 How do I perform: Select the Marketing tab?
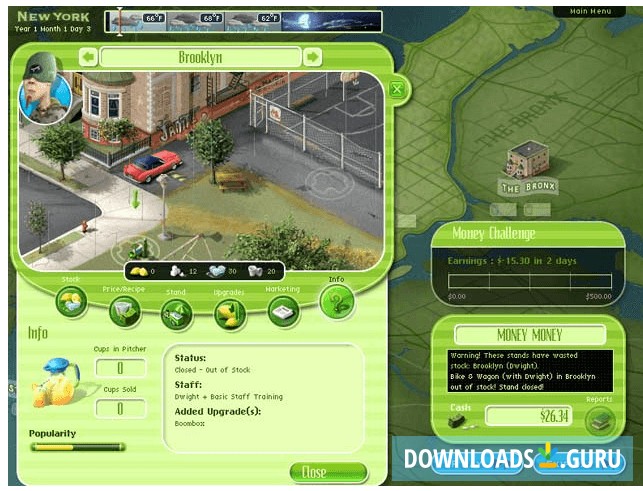(283, 311)
